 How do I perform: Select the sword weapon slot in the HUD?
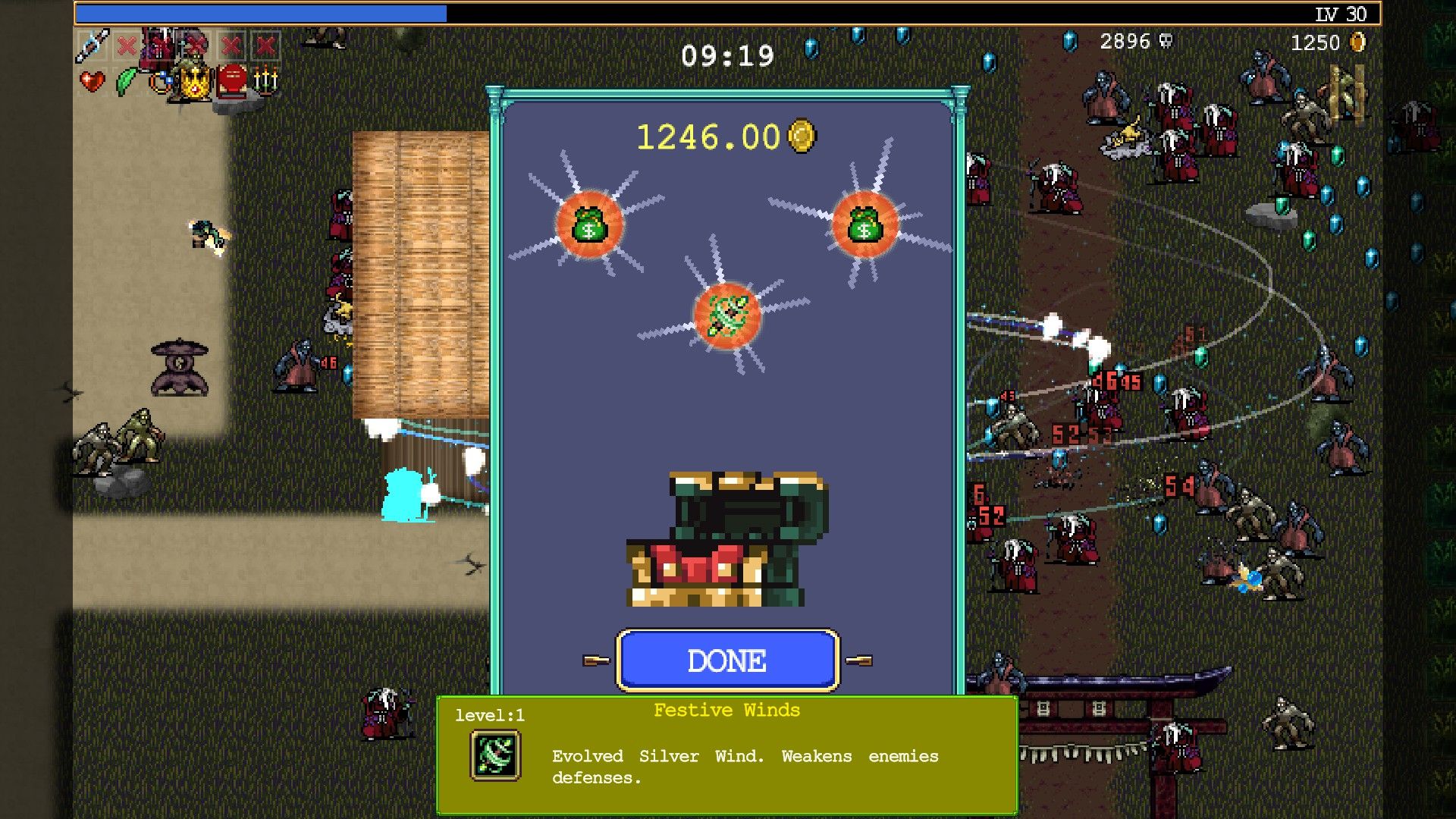(x=92, y=45)
